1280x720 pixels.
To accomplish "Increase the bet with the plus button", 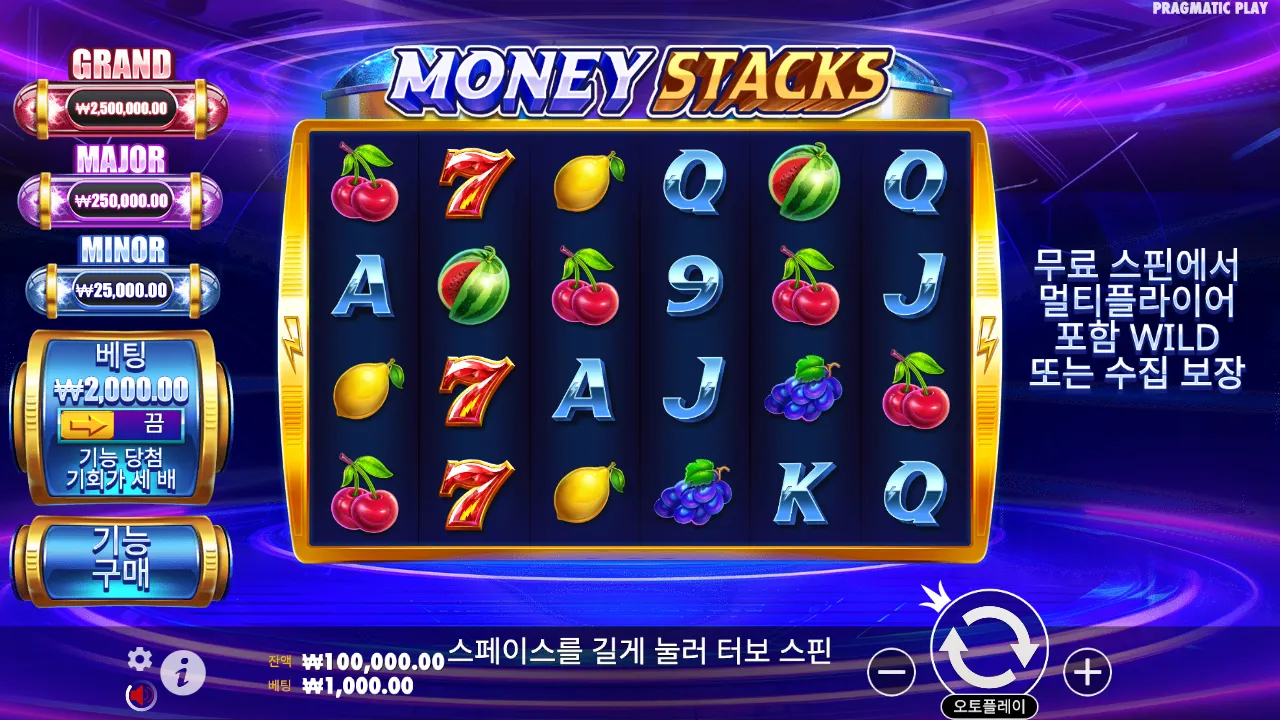I will [1089, 671].
